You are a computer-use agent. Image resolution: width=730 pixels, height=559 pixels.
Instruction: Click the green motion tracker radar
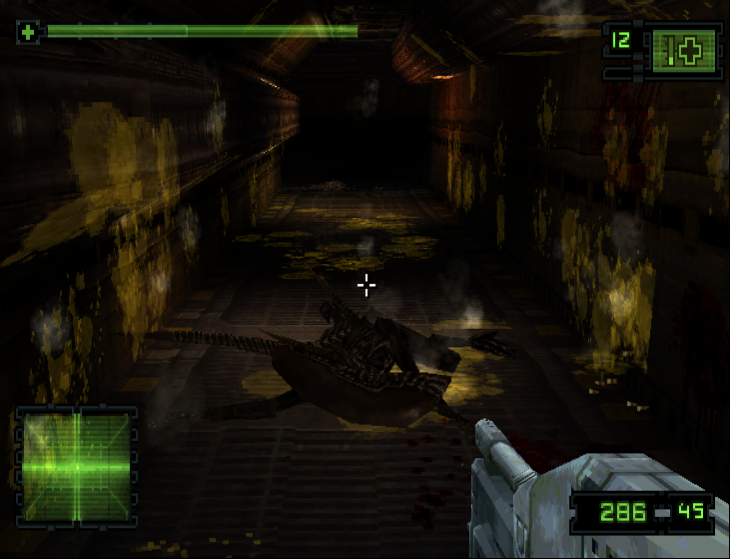[x=77, y=466]
